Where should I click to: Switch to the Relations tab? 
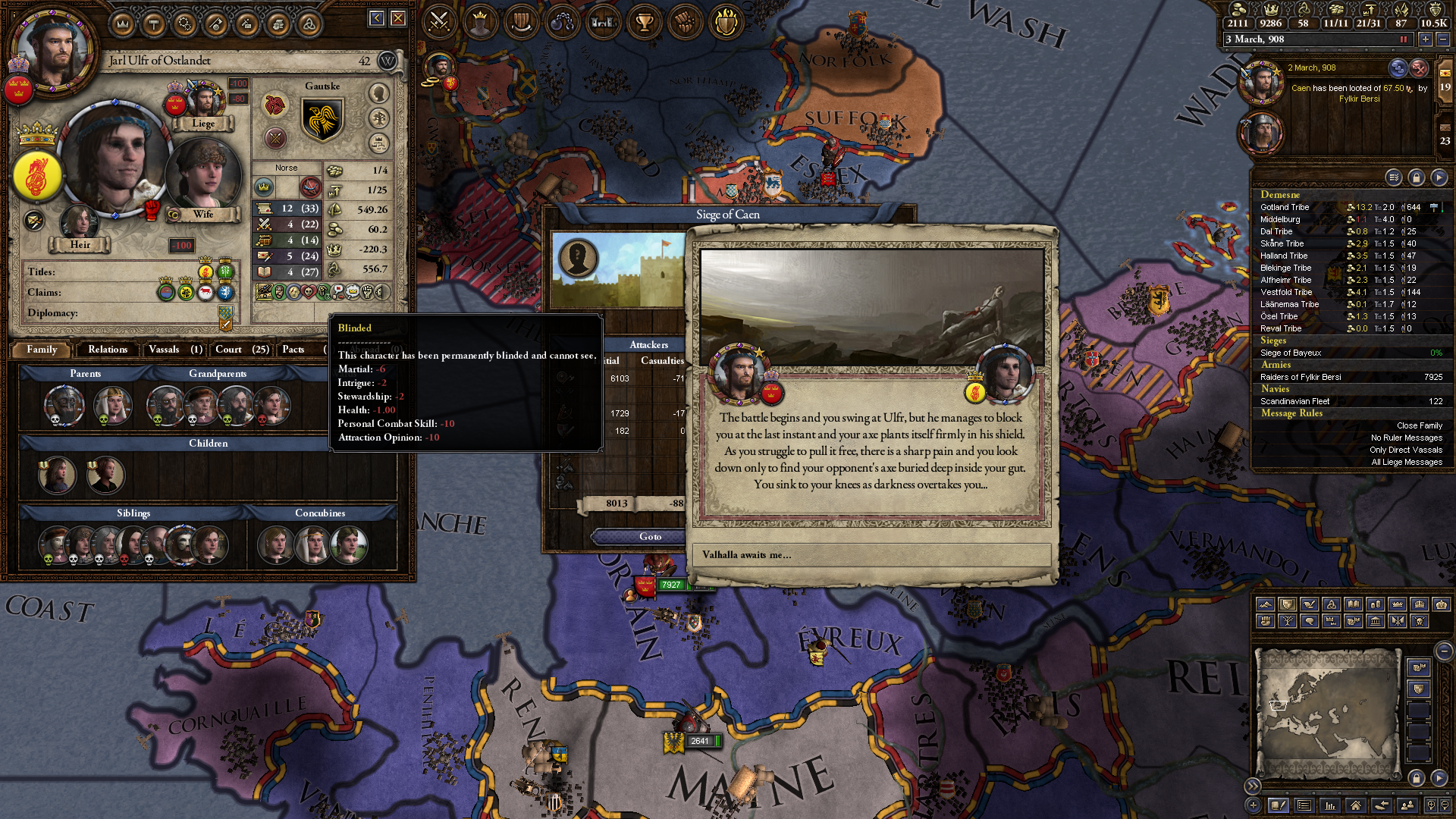[x=107, y=350]
